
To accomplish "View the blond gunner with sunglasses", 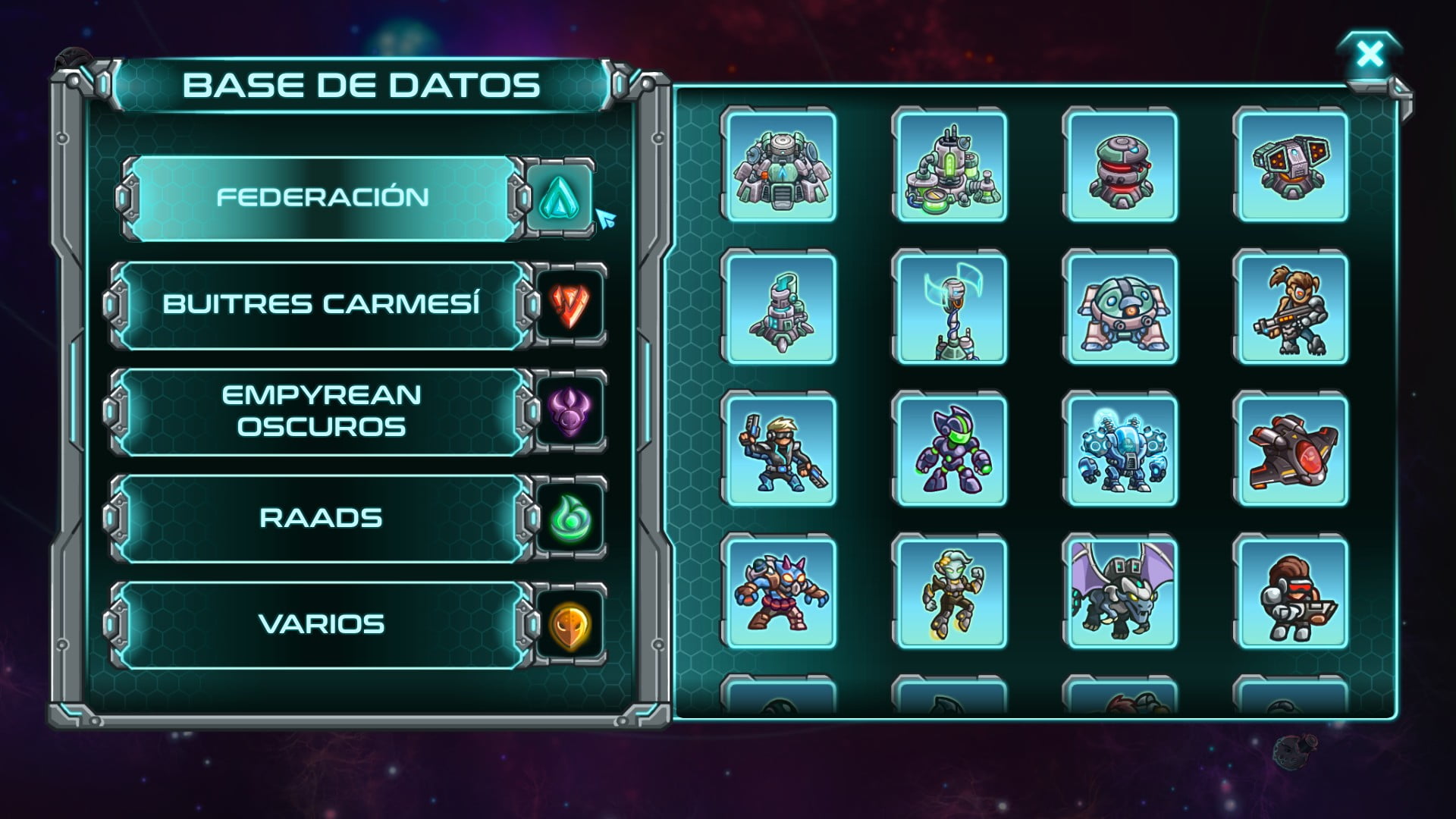I will [779, 450].
